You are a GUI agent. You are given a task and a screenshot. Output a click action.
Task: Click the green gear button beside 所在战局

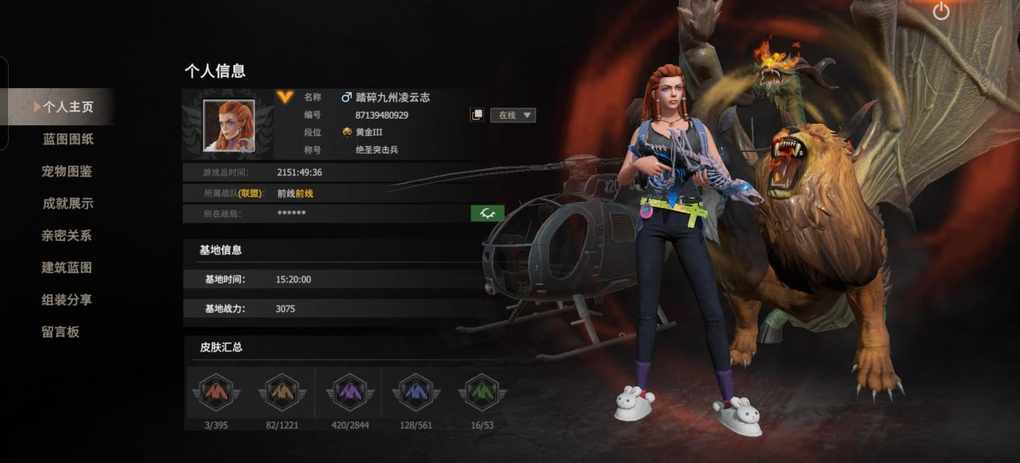coord(487,213)
